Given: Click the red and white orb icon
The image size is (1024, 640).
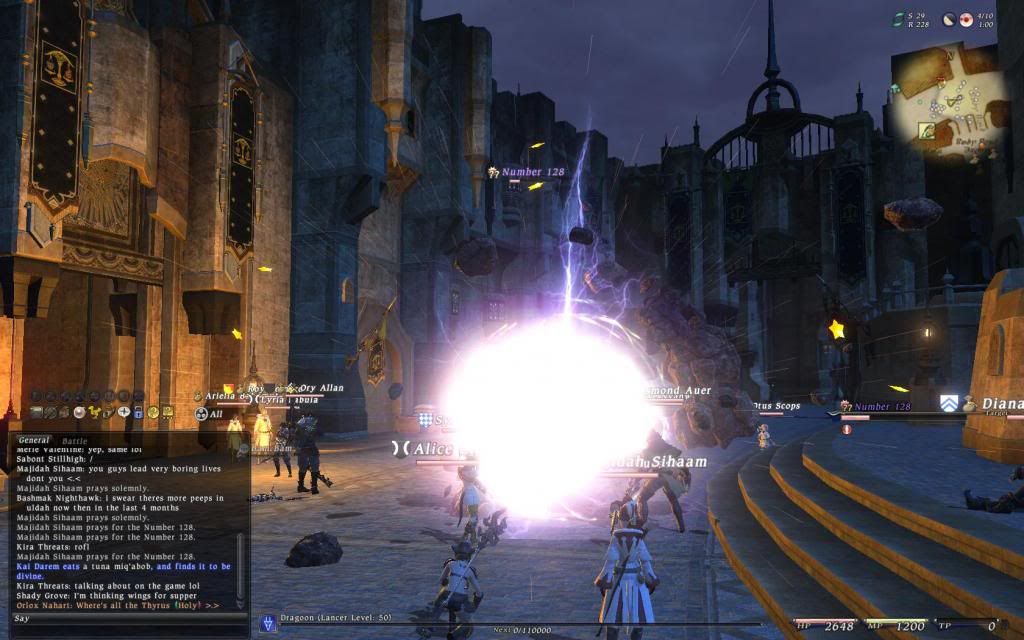Looking at the screenshot, I should [x=966, y=19].
